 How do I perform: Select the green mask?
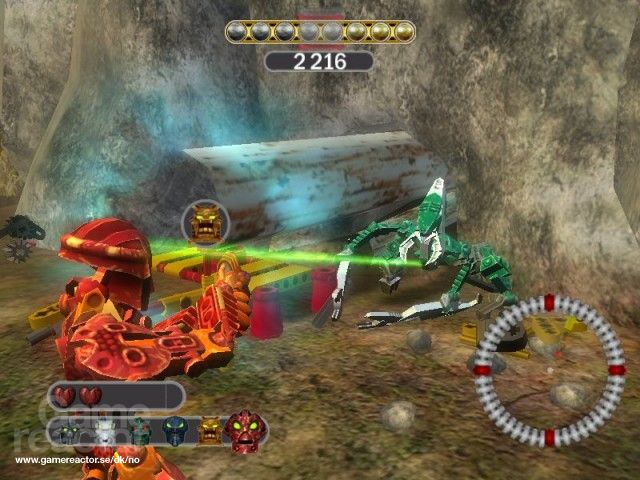(140, 431)
